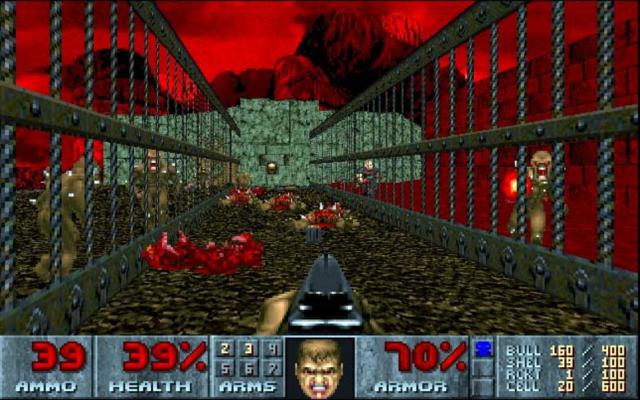The image size is (640, 400).
Task: Select weapon slot 2 in the Arms panel
Action: pos(226,350)
